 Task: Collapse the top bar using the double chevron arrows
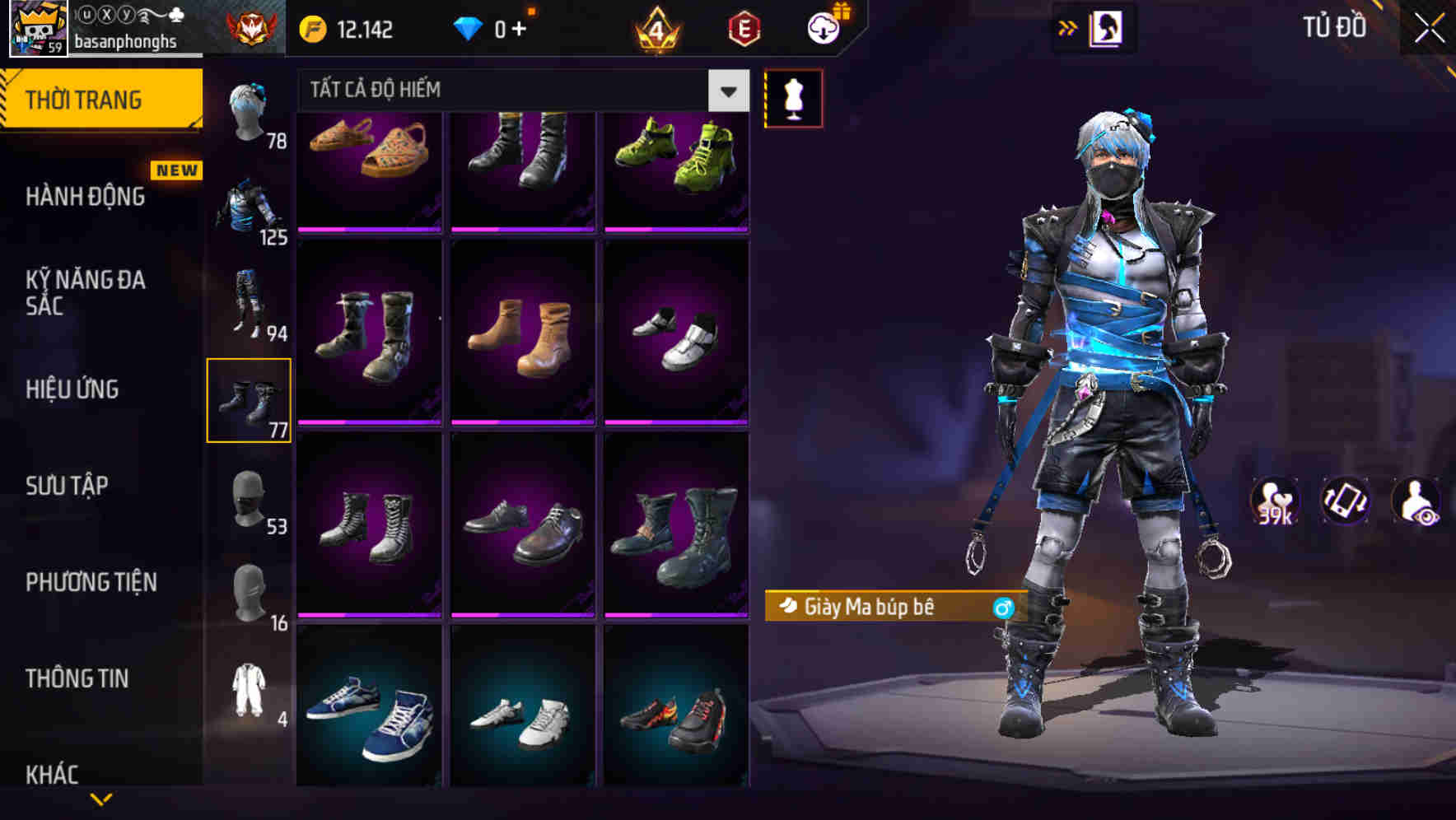1068,26
